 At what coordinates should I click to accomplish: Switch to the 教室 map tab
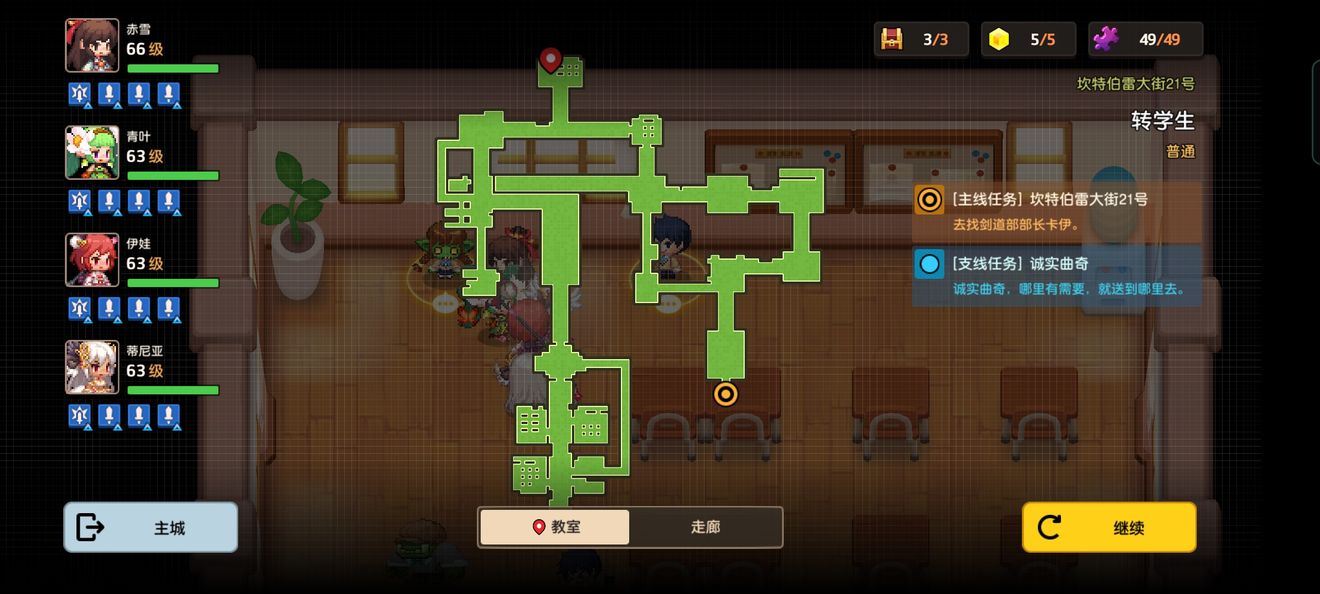pos(555,527)
